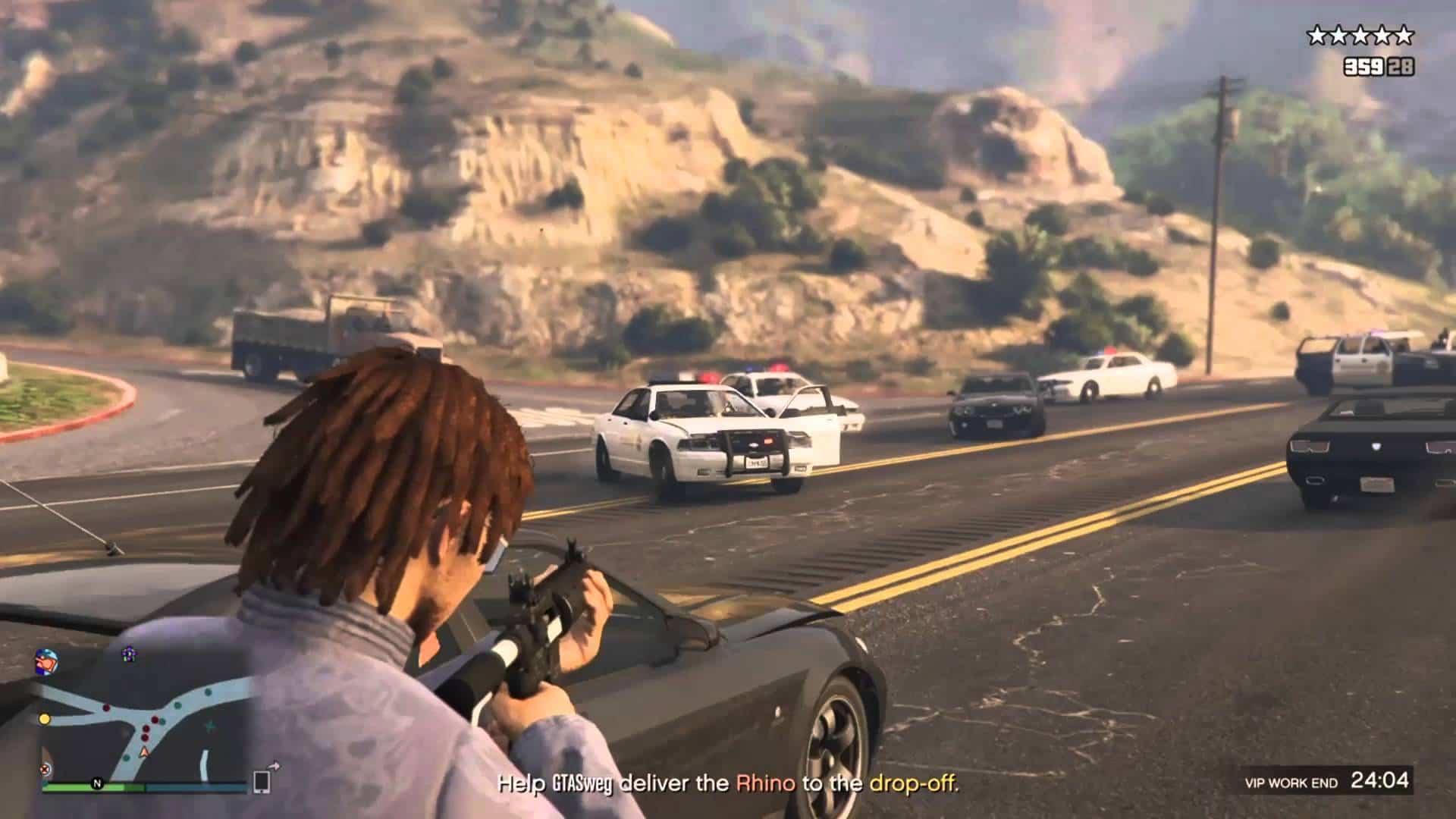Click the five-star wanted level indicator
This screenshot has width=1456, height=819.
coord(1360,35)
